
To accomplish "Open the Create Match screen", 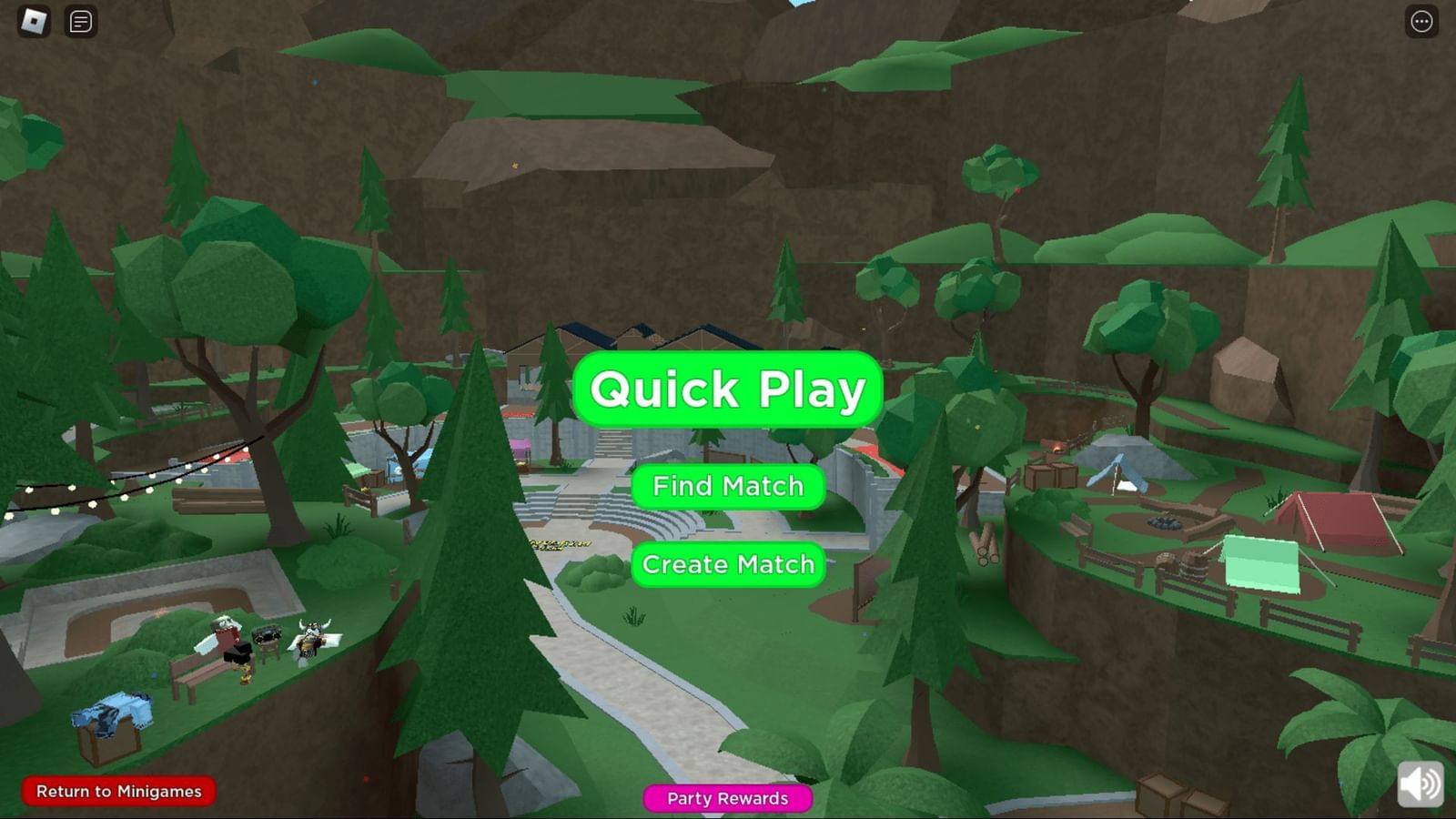I will tap(728, 564).
